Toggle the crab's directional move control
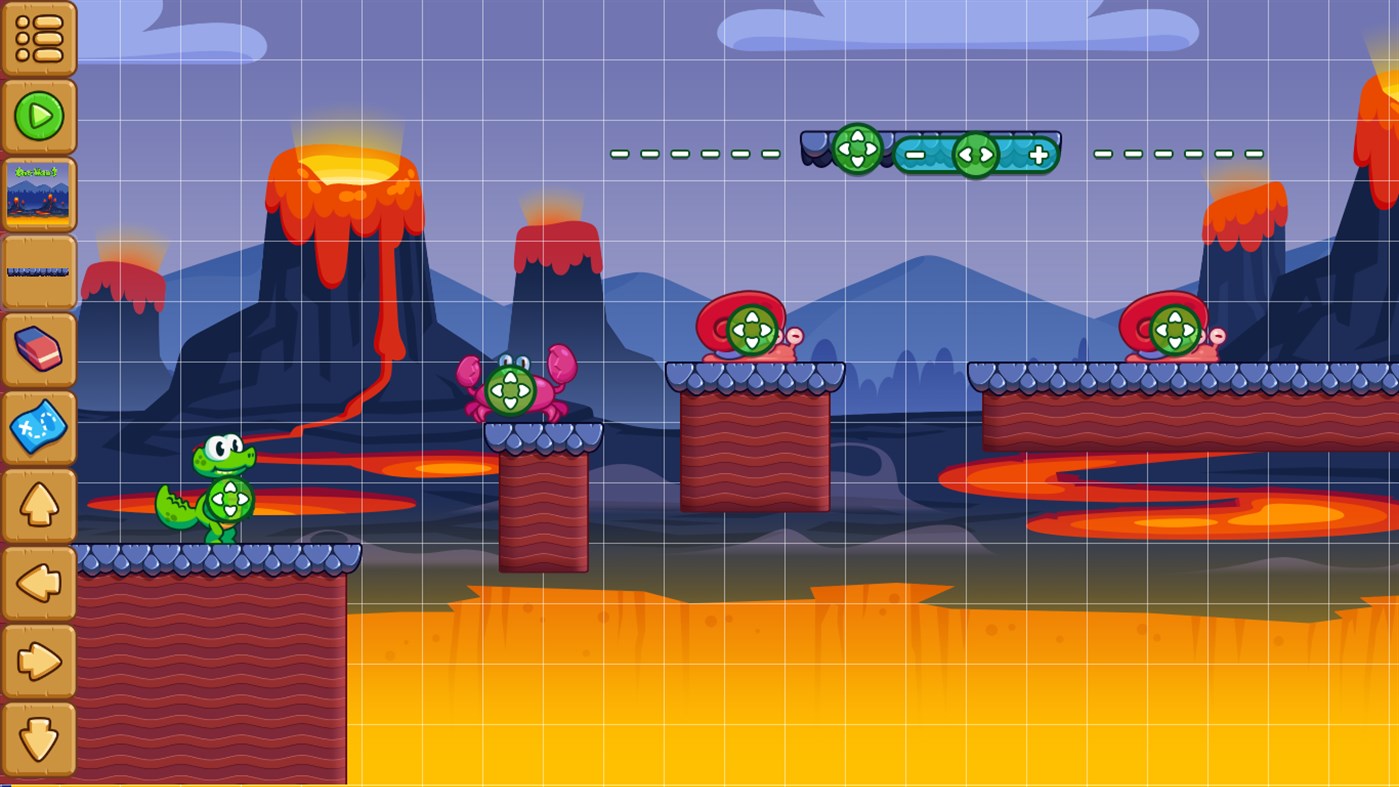This screenshot has height=787, width=1399. [x=510, y=388]
